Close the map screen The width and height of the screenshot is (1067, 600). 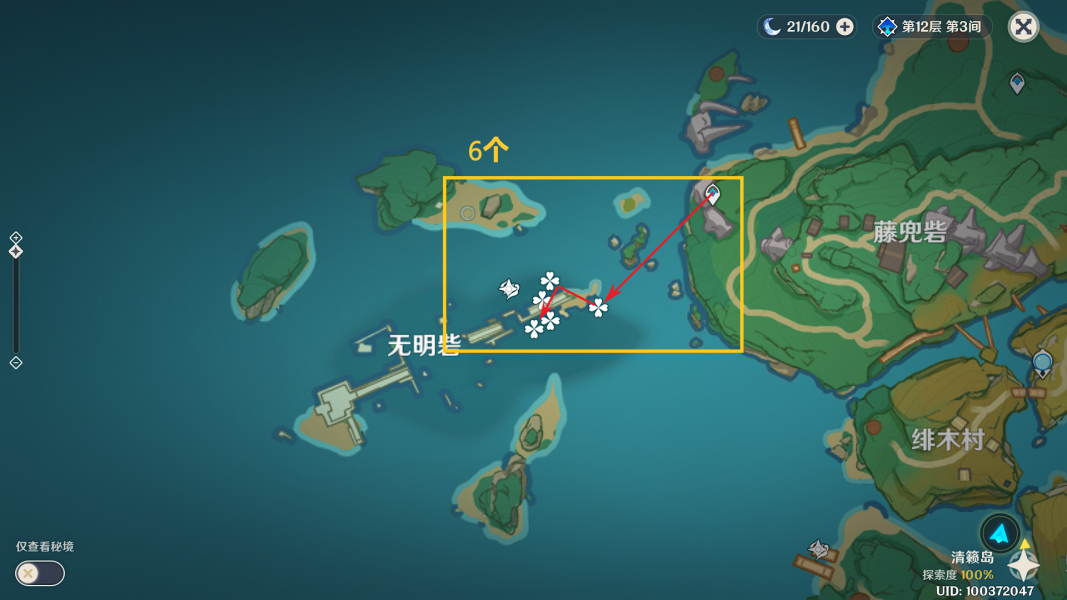point(1023,27)
